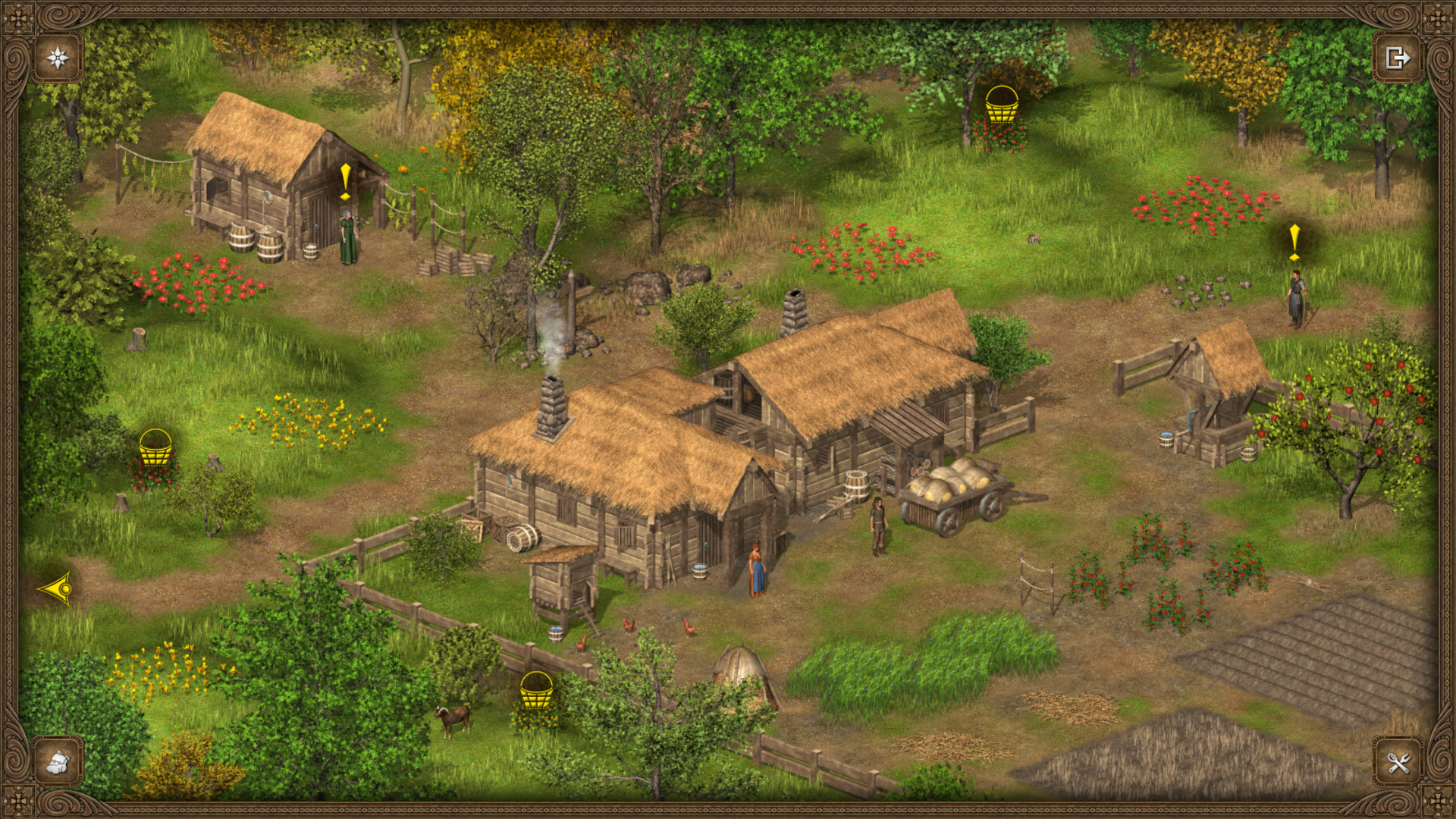Follow the yellow arrow leaving the area
The width and height of the screenshot is (1456, 819).
(57, 588)
